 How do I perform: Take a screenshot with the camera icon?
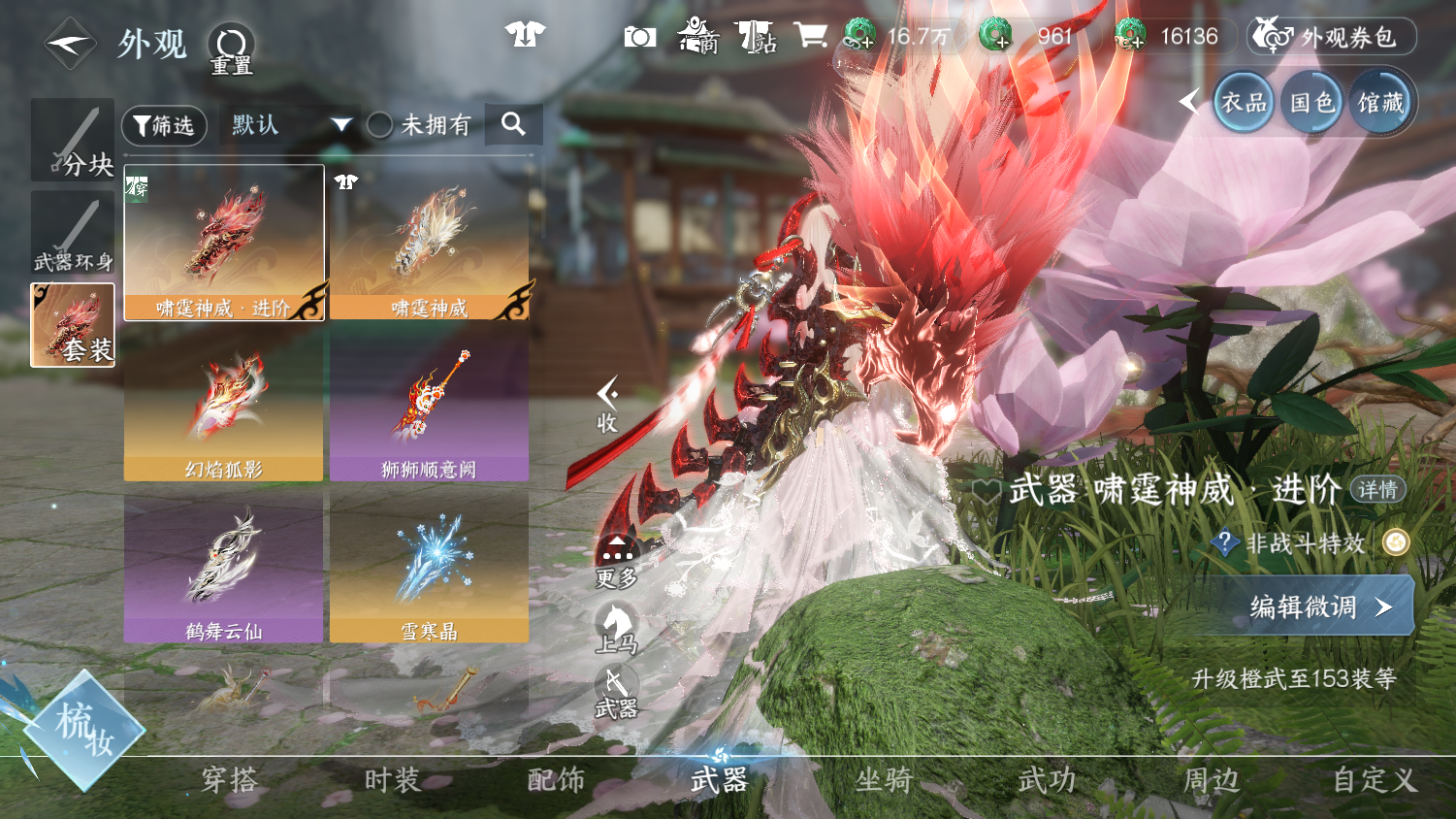[x=639, y=37]
